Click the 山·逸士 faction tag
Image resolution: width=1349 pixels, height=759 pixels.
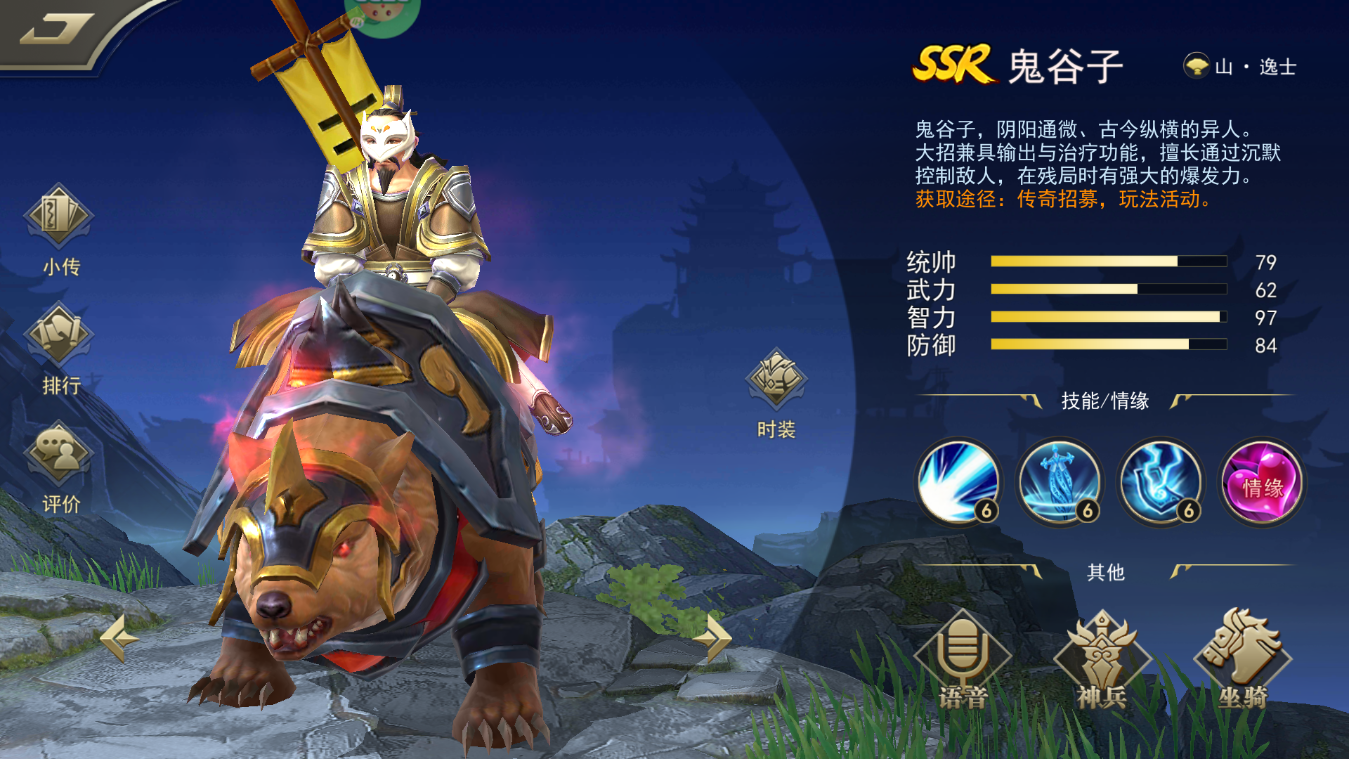click(x=1240, y=67)
